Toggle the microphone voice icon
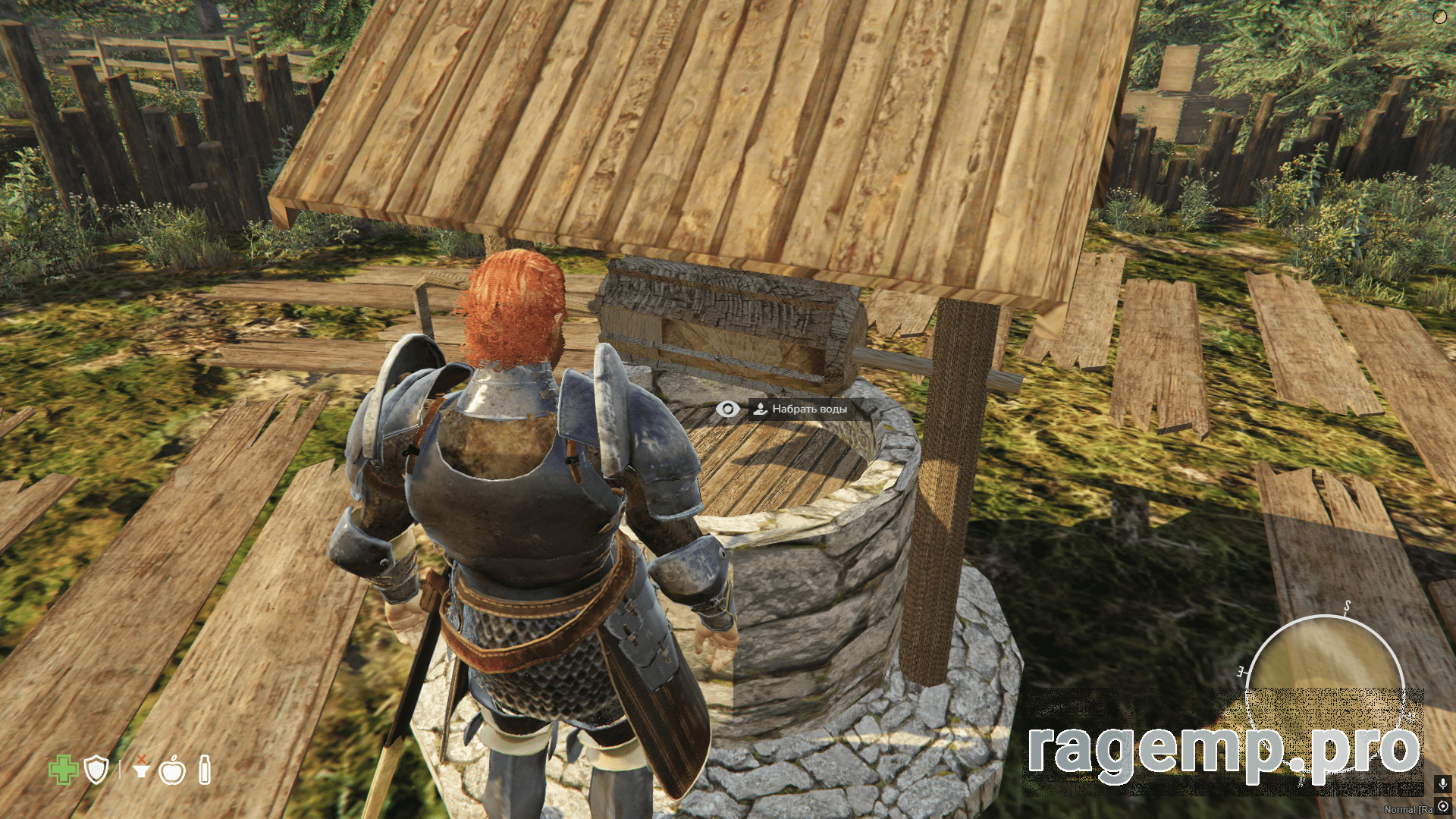This screenshot has width=1456, height=819. [x=1442, y=784]
